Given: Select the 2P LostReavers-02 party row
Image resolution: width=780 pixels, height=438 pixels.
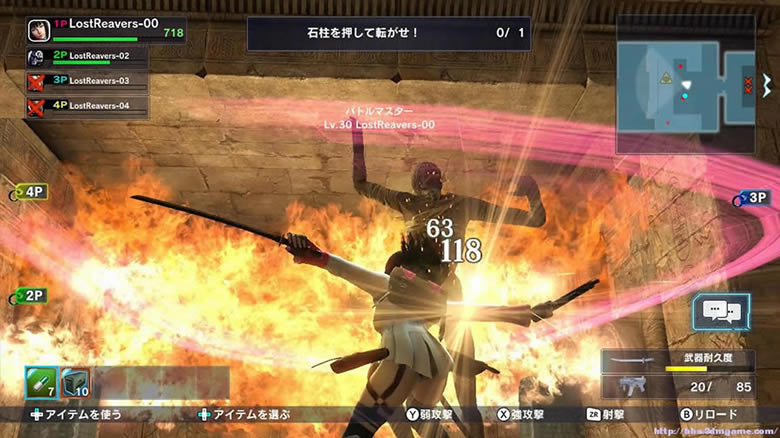Looking at the screenshot, I should pos(88,57).
